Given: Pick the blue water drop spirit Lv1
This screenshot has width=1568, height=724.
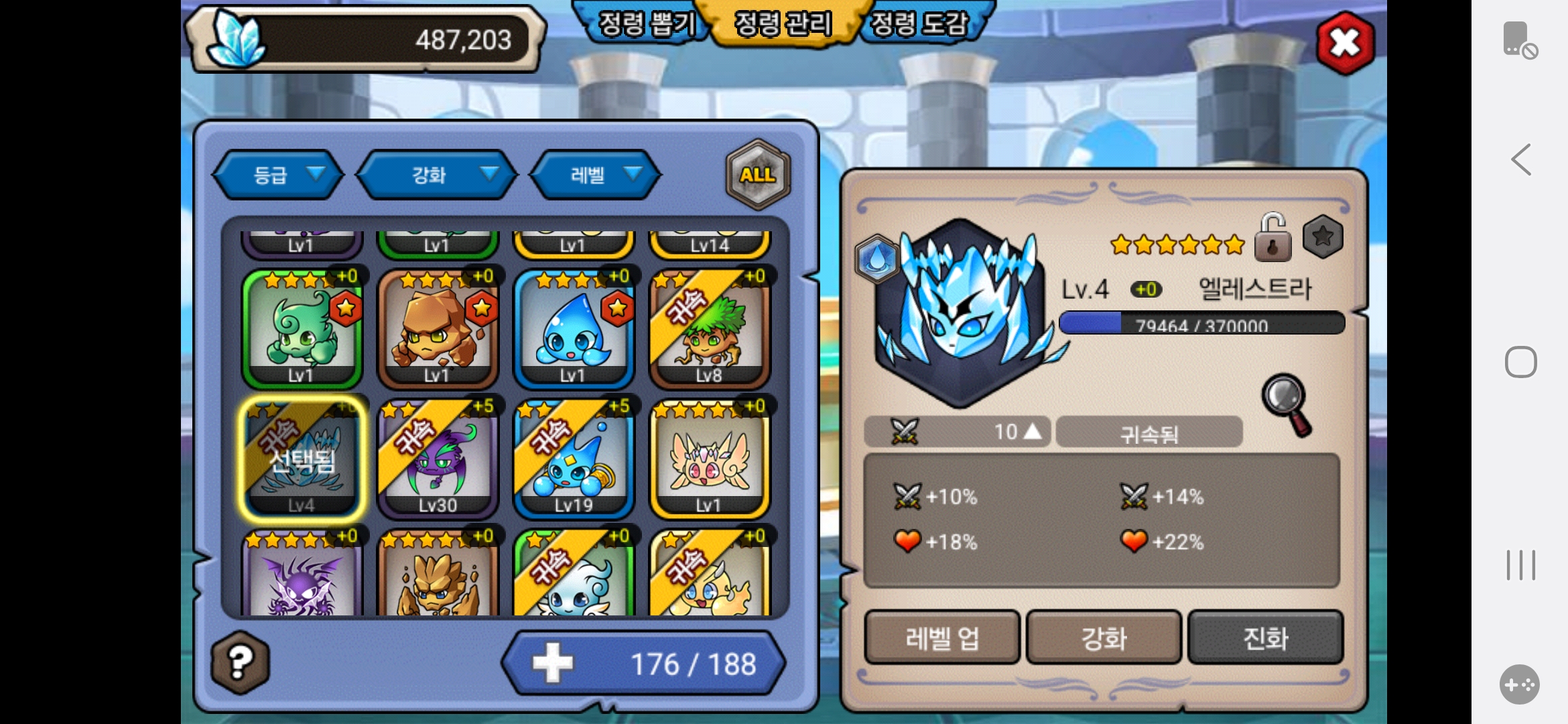Looking at the screenshot, I should click(574, 330).
